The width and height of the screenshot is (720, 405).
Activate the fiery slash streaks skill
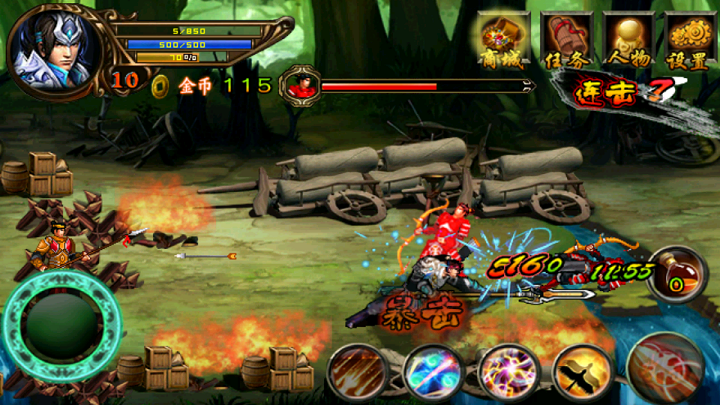pos(355,372)
